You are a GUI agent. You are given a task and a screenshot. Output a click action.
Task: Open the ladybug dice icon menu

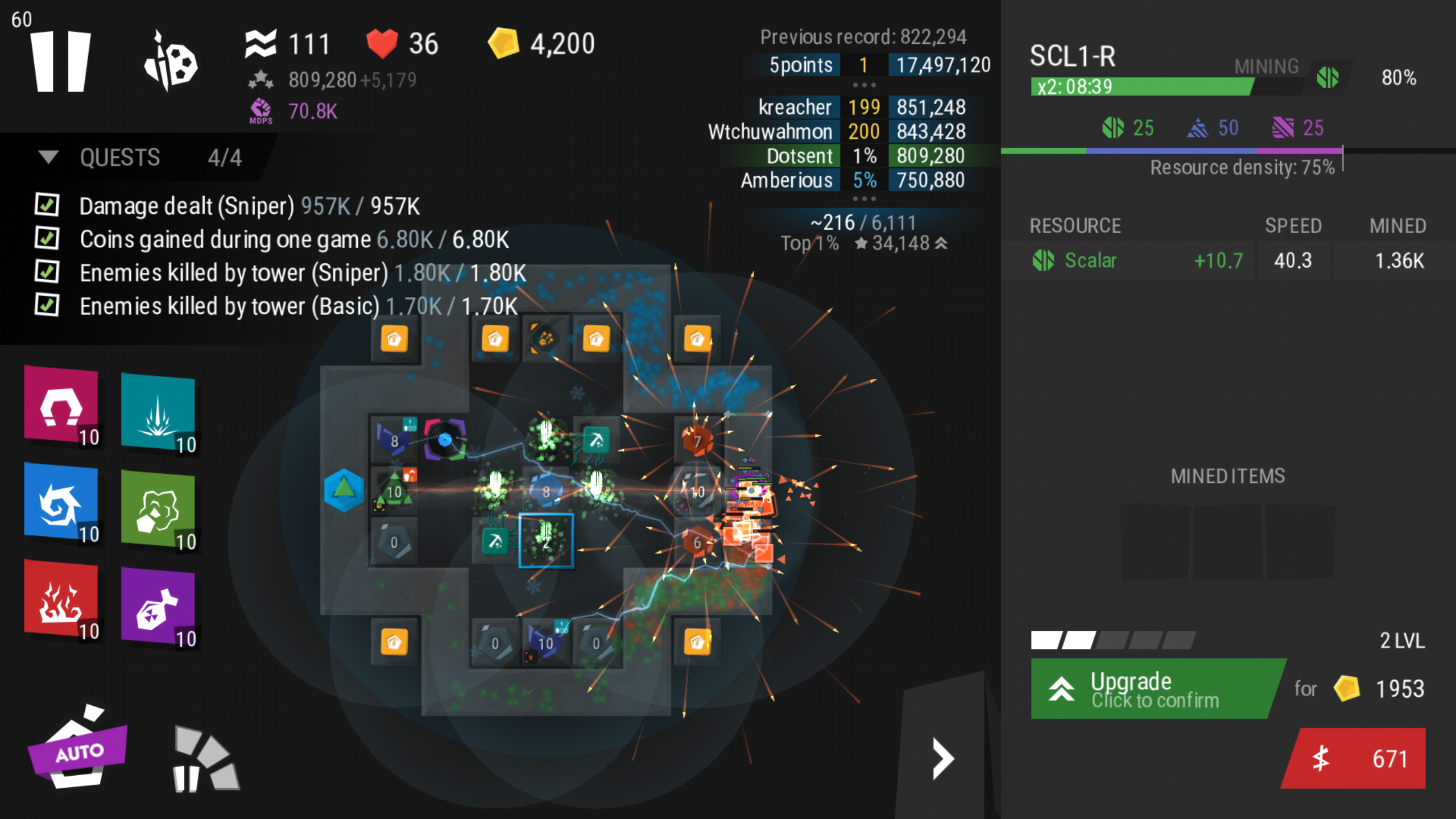(171, 61)
